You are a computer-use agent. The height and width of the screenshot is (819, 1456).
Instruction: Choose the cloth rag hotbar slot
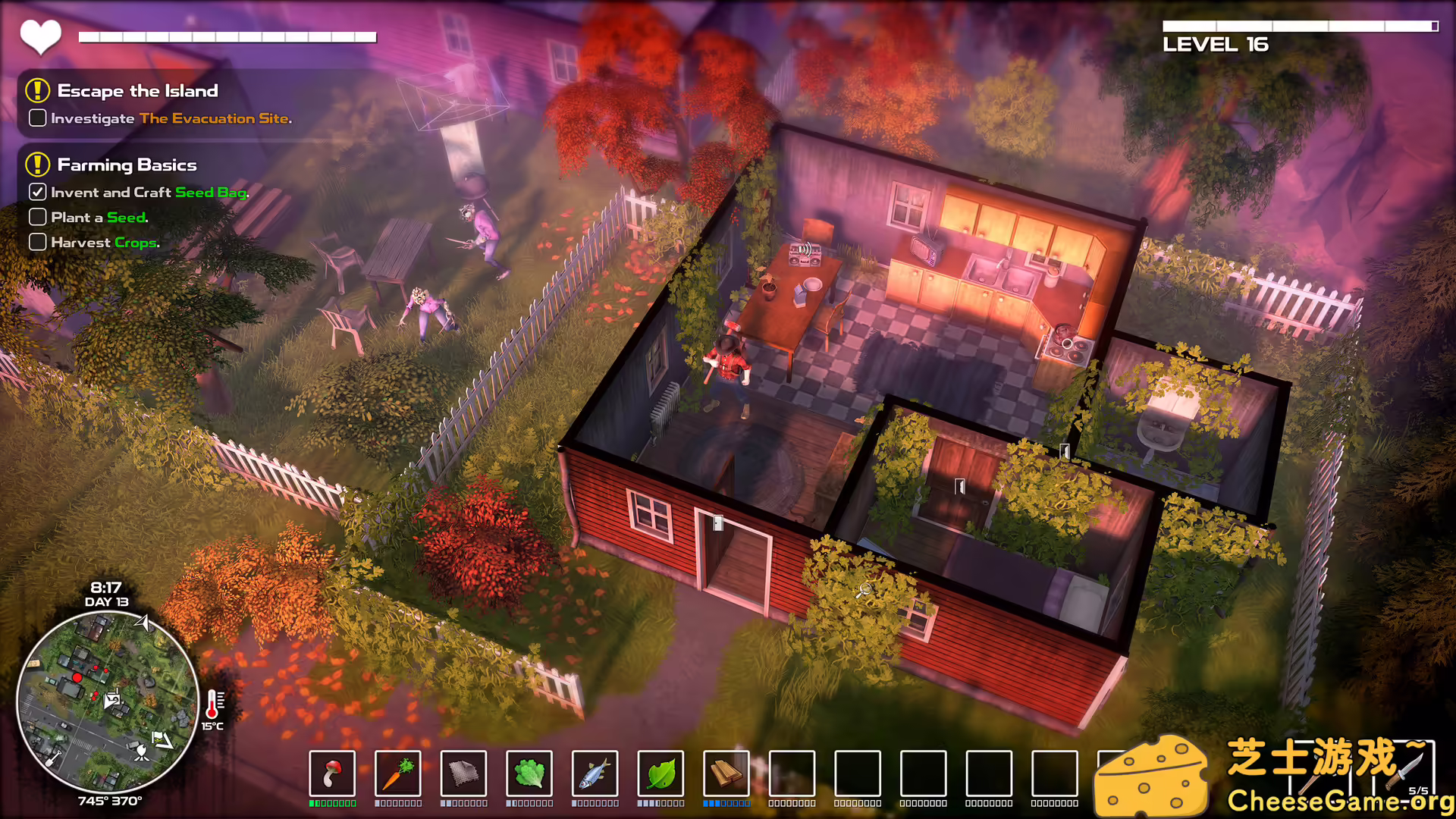tap(463, 773)
